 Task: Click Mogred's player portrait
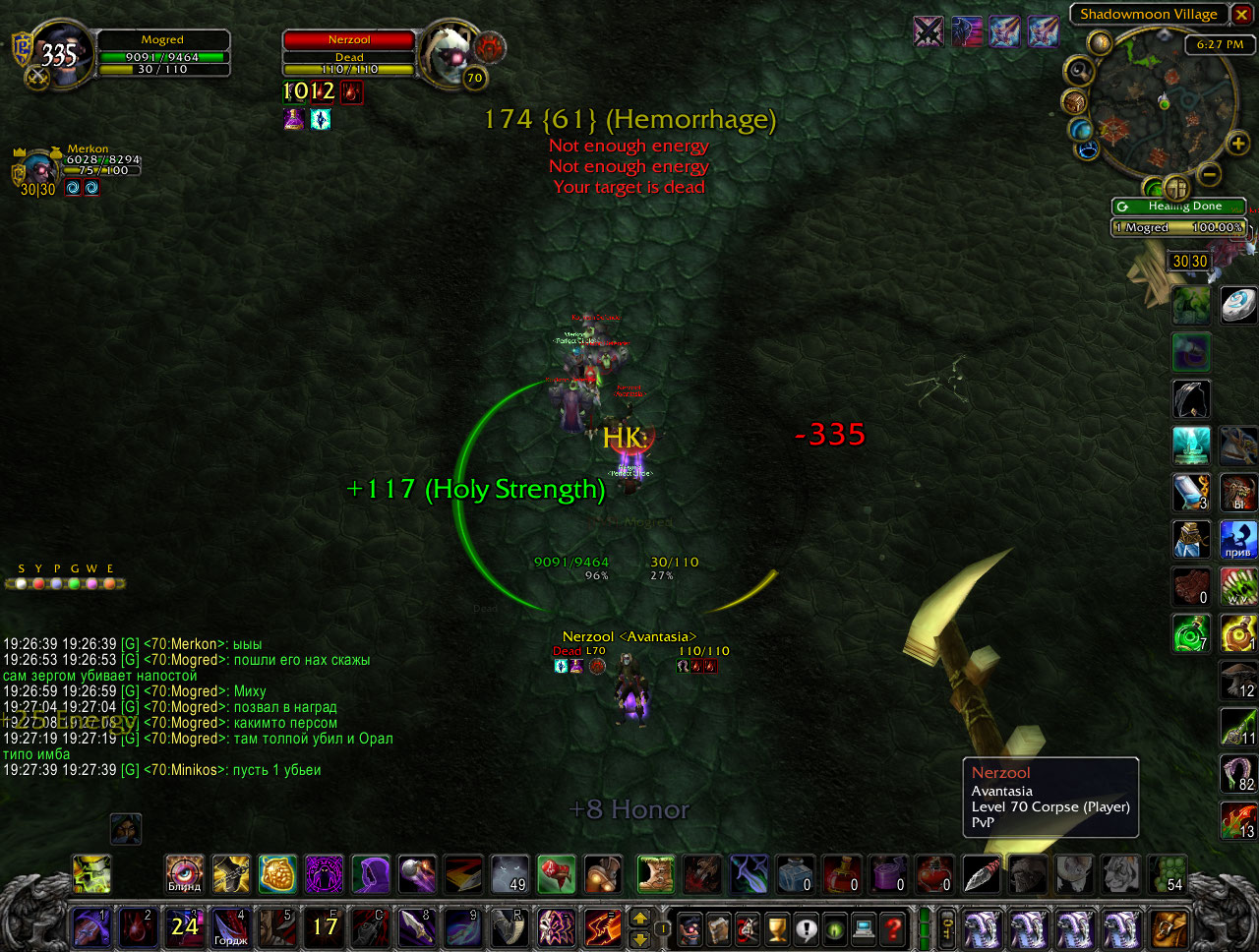point(61,54)
